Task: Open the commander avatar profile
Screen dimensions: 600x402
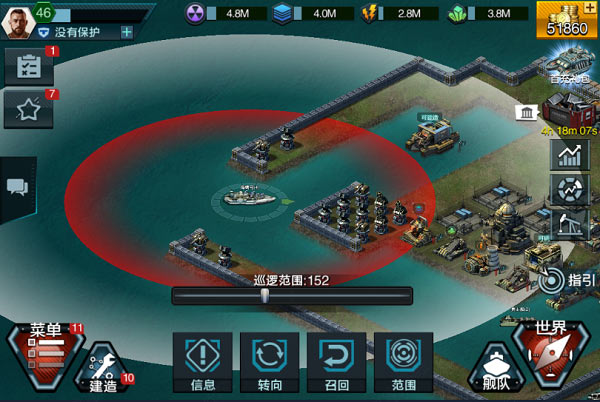Action: (17, 18)
